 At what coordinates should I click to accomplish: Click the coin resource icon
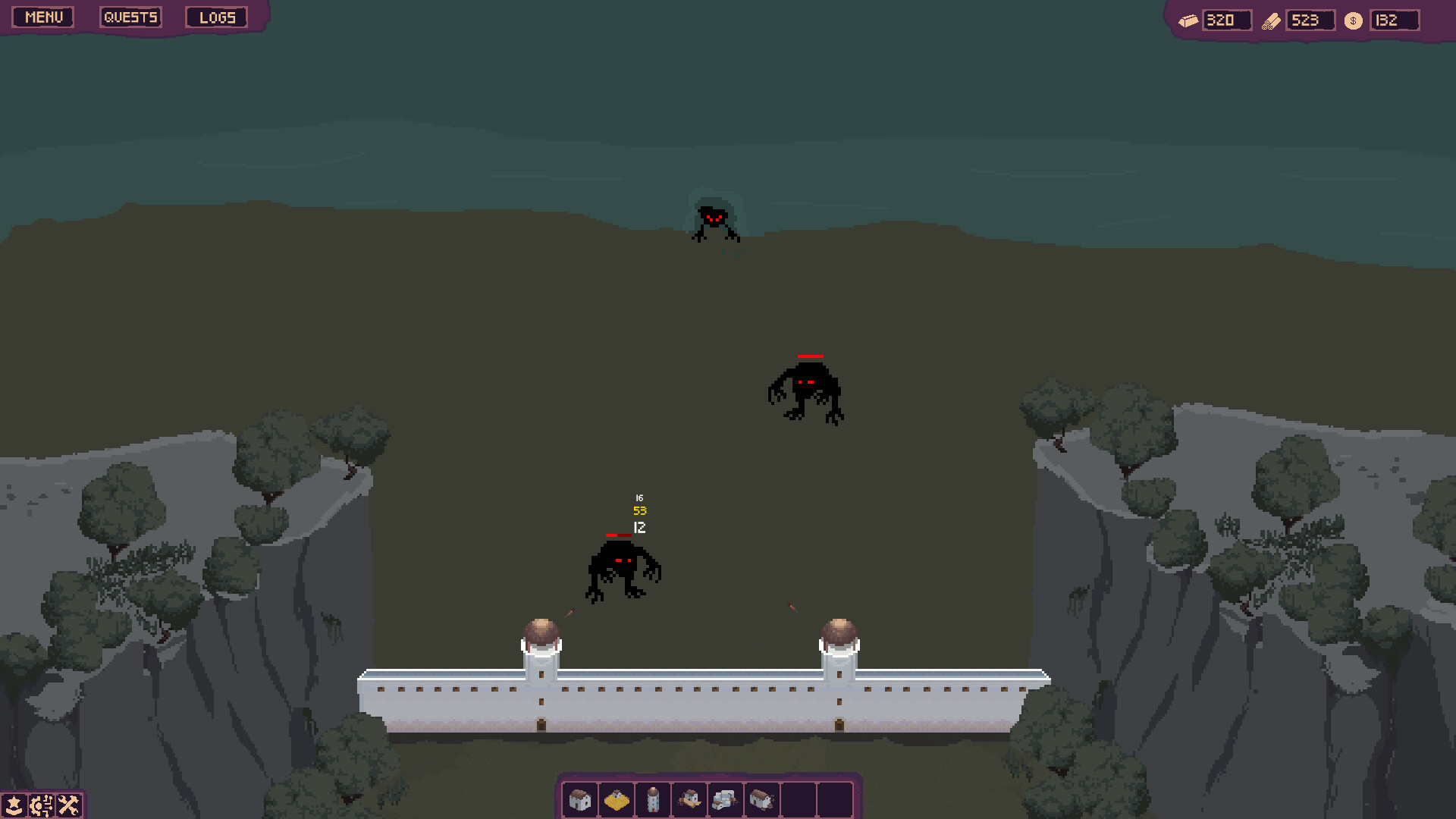1352,20
